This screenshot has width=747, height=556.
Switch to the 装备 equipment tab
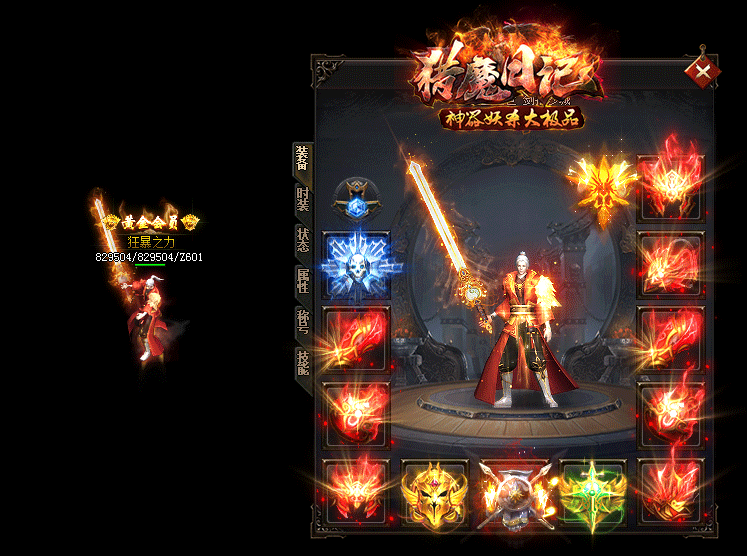(301, 158)
